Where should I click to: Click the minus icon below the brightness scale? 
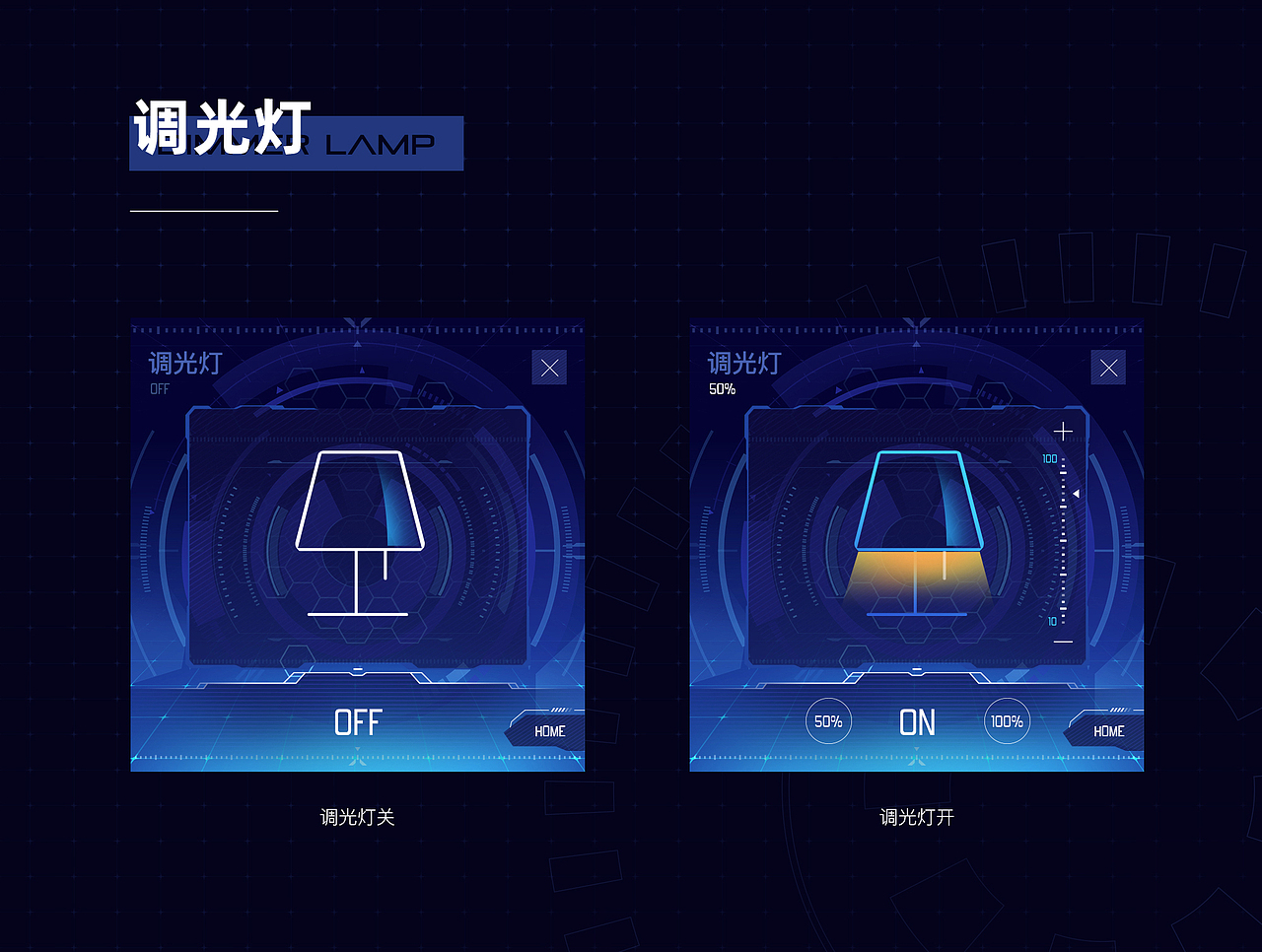coord(1063,642)
